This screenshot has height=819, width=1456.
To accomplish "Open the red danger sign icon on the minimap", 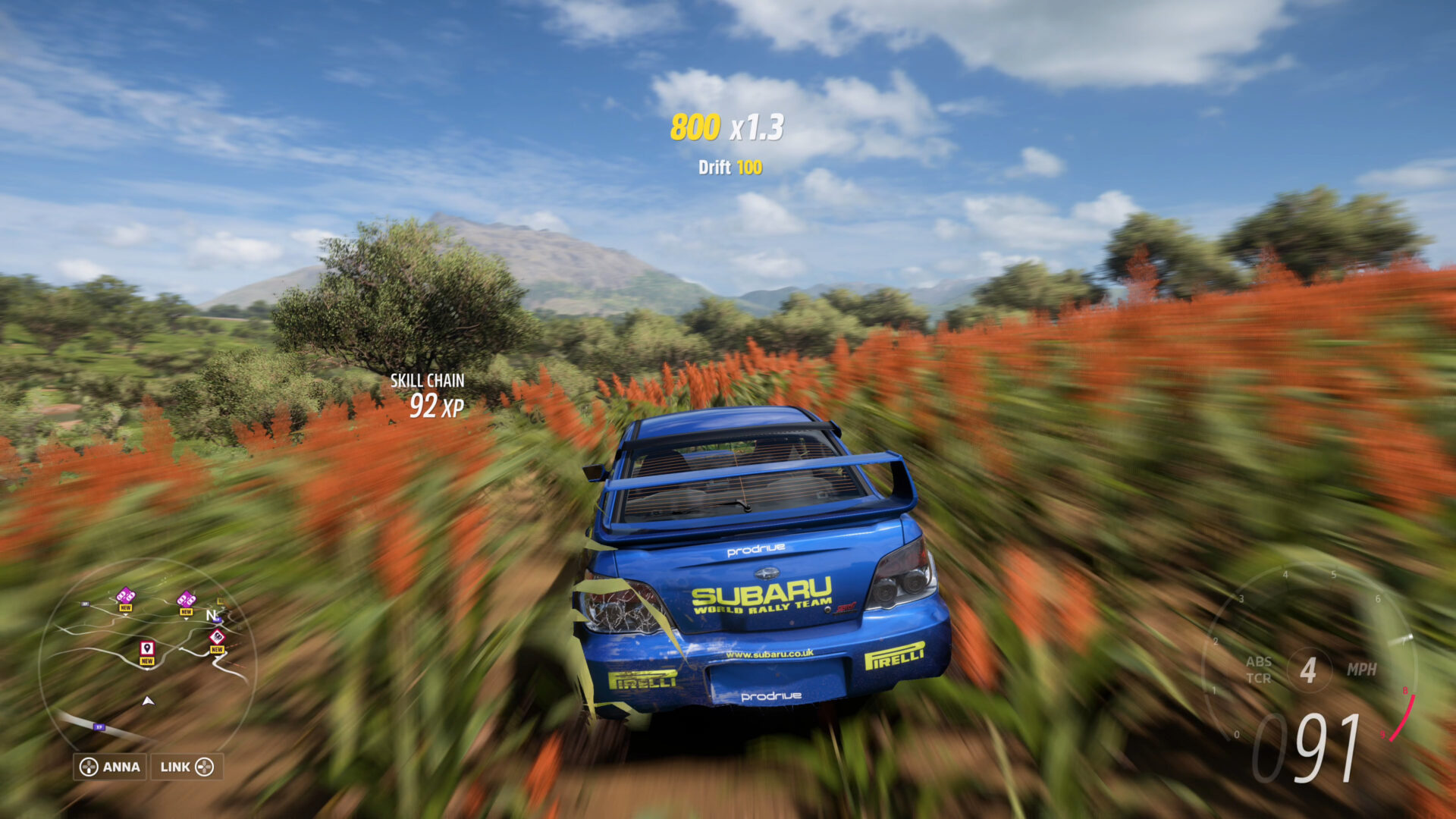I will (217, 637).
